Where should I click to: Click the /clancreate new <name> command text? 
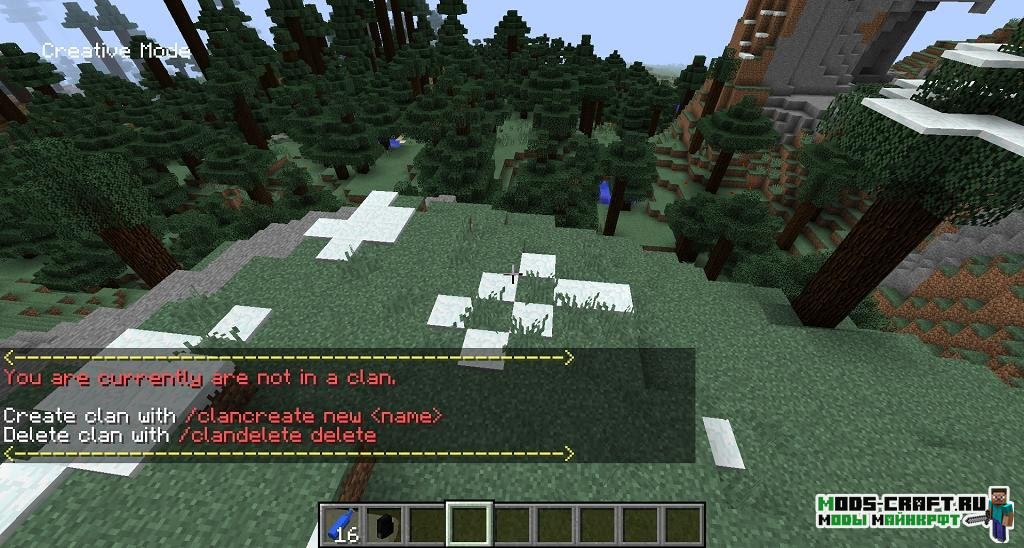click(307, 415)
